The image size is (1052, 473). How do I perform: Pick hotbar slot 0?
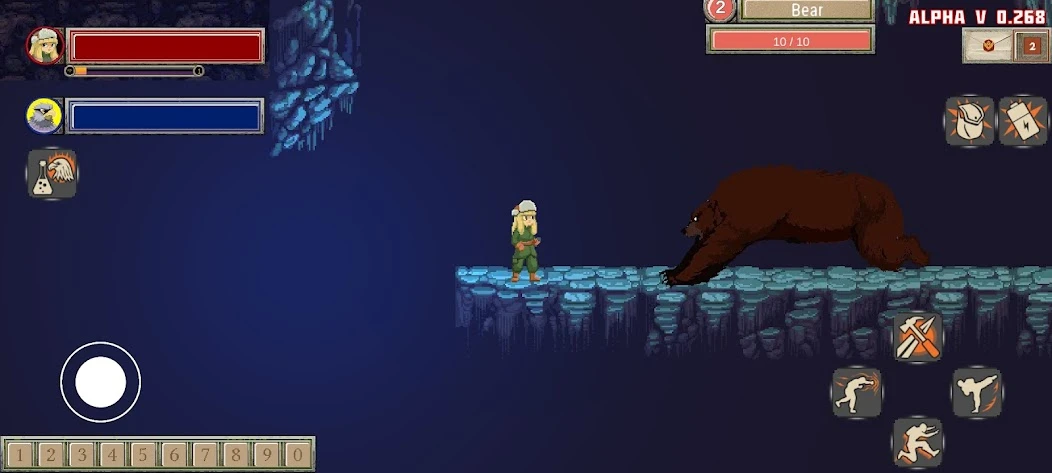[297, 455]
